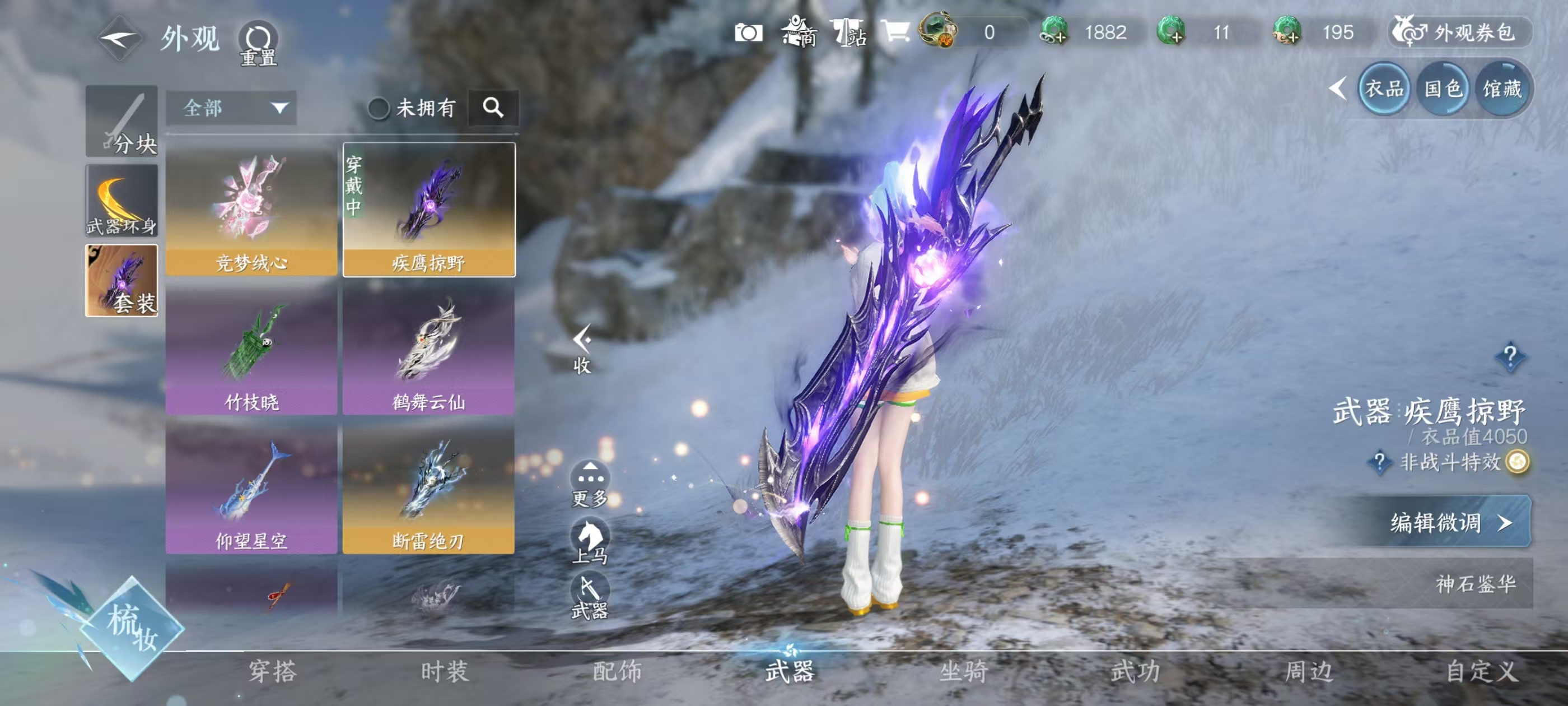Image resolution: width=1568 pixels, height=706 pixels.
Task: Open the 外观券包 voucher pack
Action: coord(1460,32)
